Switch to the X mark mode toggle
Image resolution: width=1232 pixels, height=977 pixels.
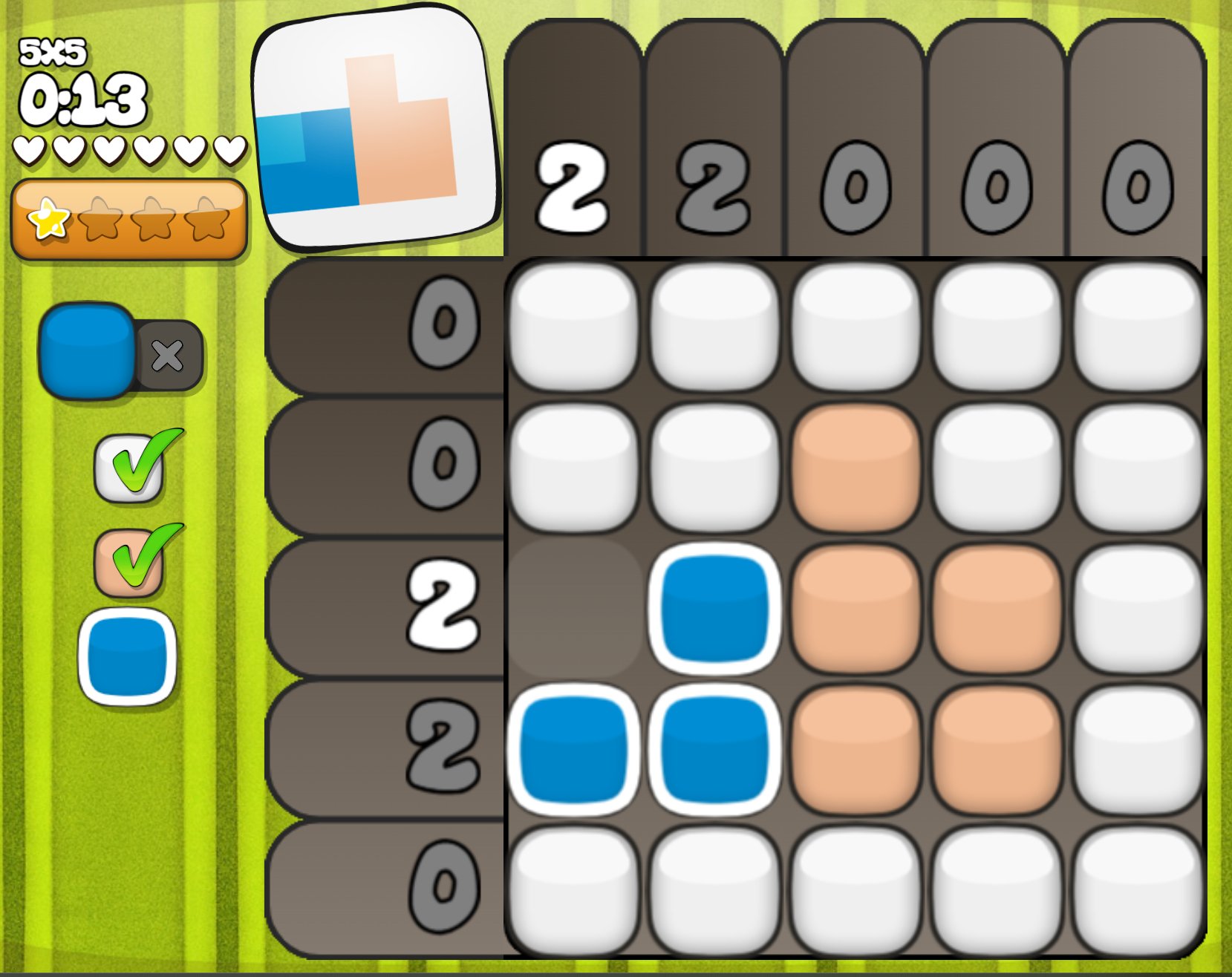click(168, 356)
